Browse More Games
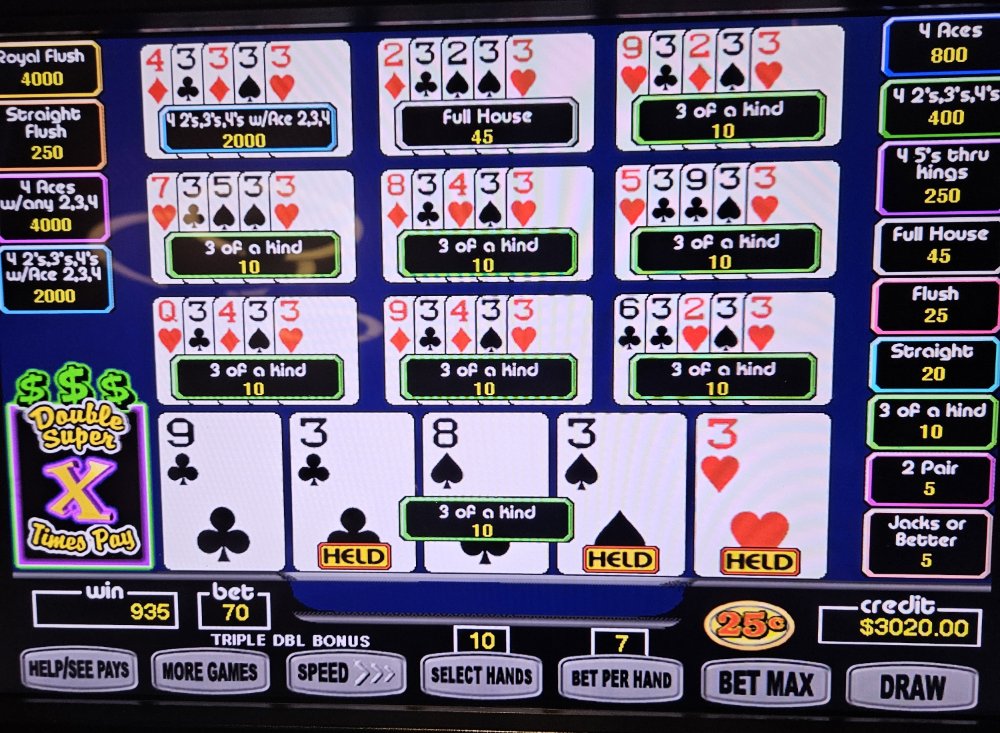Viewport: 1000px width, 733px height. (210, 672)
